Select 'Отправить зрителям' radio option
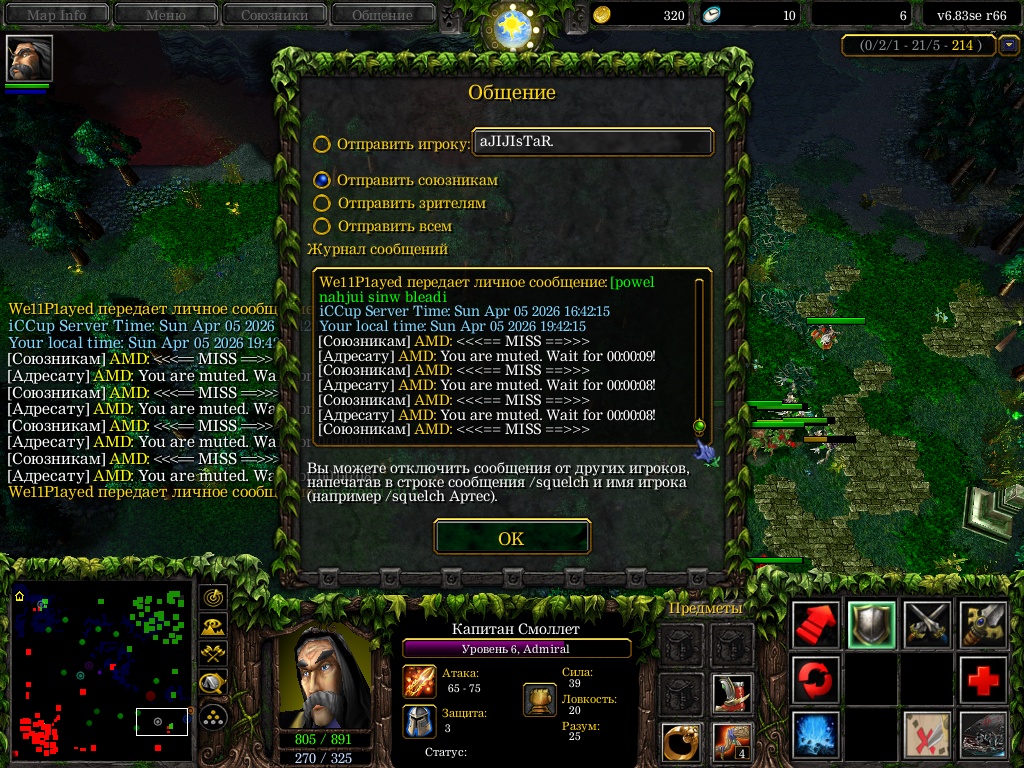Screen dimensions: 1024x768 coord(322,203)
